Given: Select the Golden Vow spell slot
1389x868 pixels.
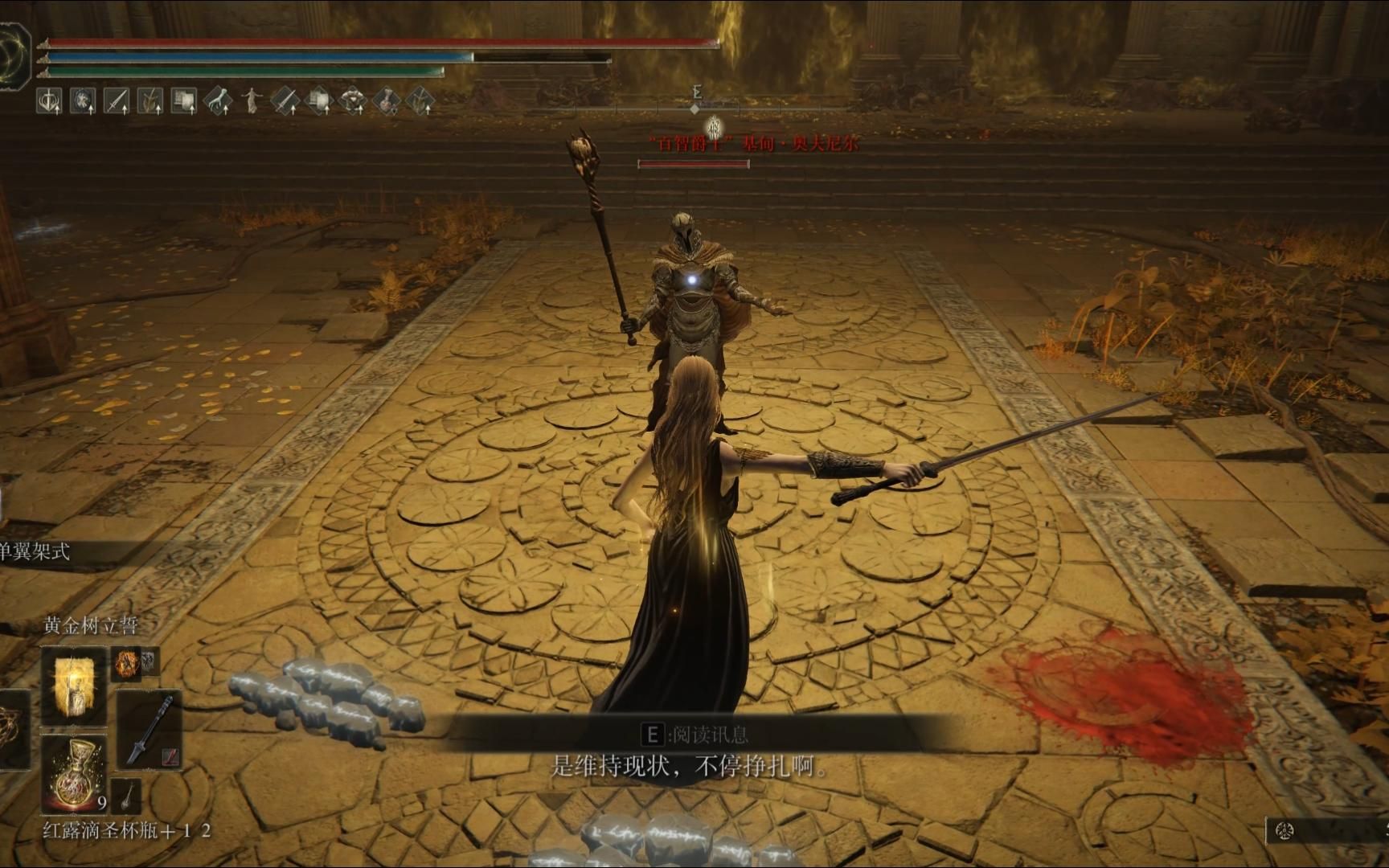Looking at the screenshot, I should (x=73, y=686).
